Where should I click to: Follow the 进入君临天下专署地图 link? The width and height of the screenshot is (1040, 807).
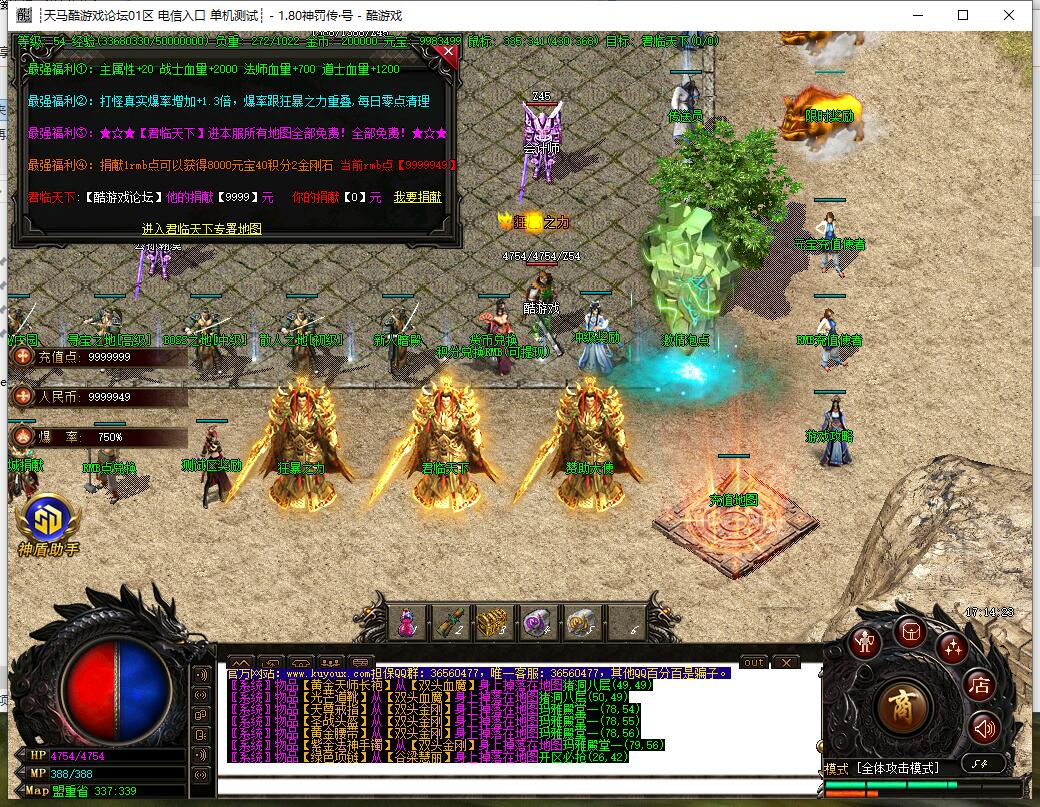point(202,229)
